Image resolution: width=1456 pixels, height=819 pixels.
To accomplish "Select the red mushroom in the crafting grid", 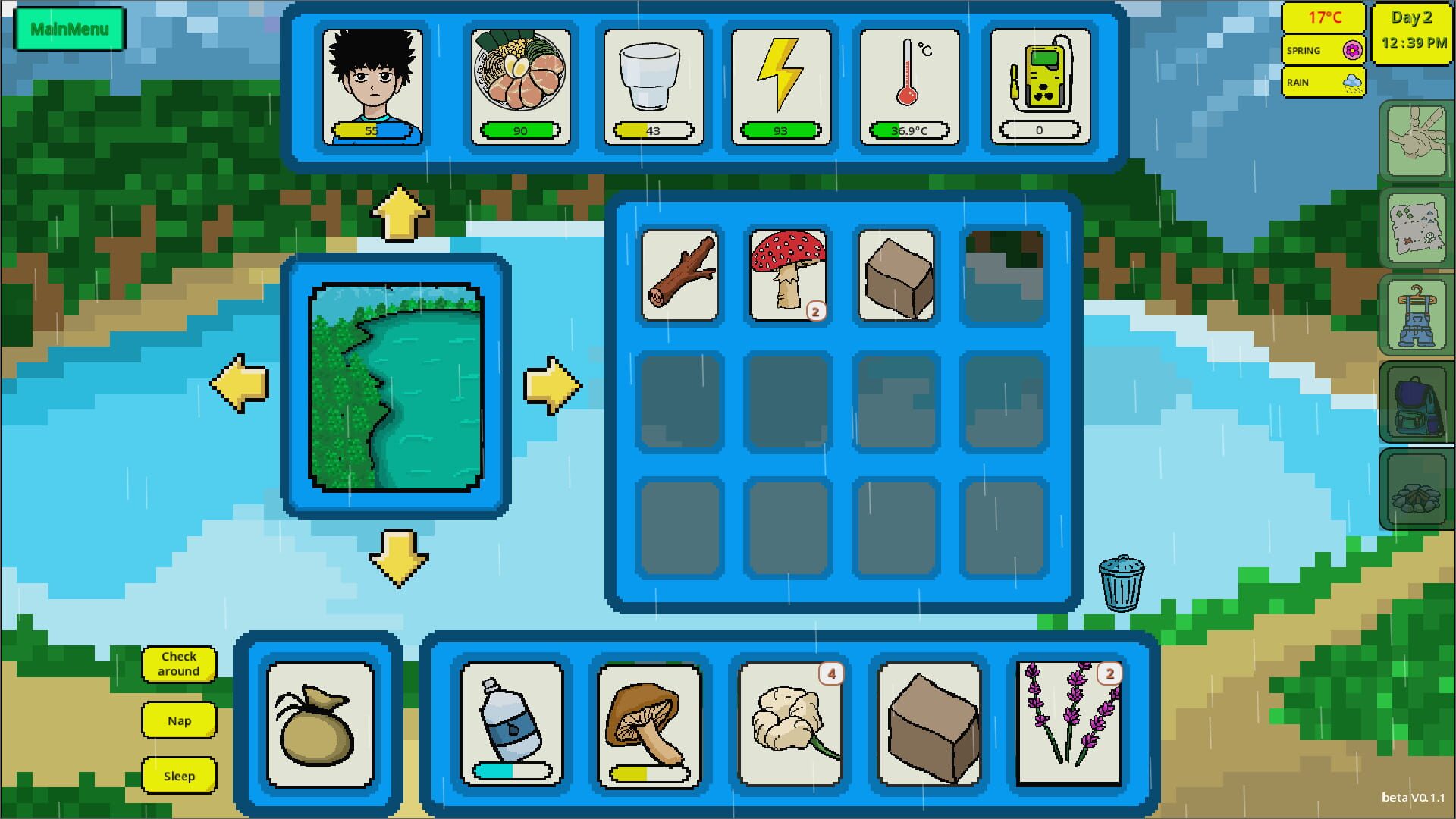I will (x=788, y=275).
